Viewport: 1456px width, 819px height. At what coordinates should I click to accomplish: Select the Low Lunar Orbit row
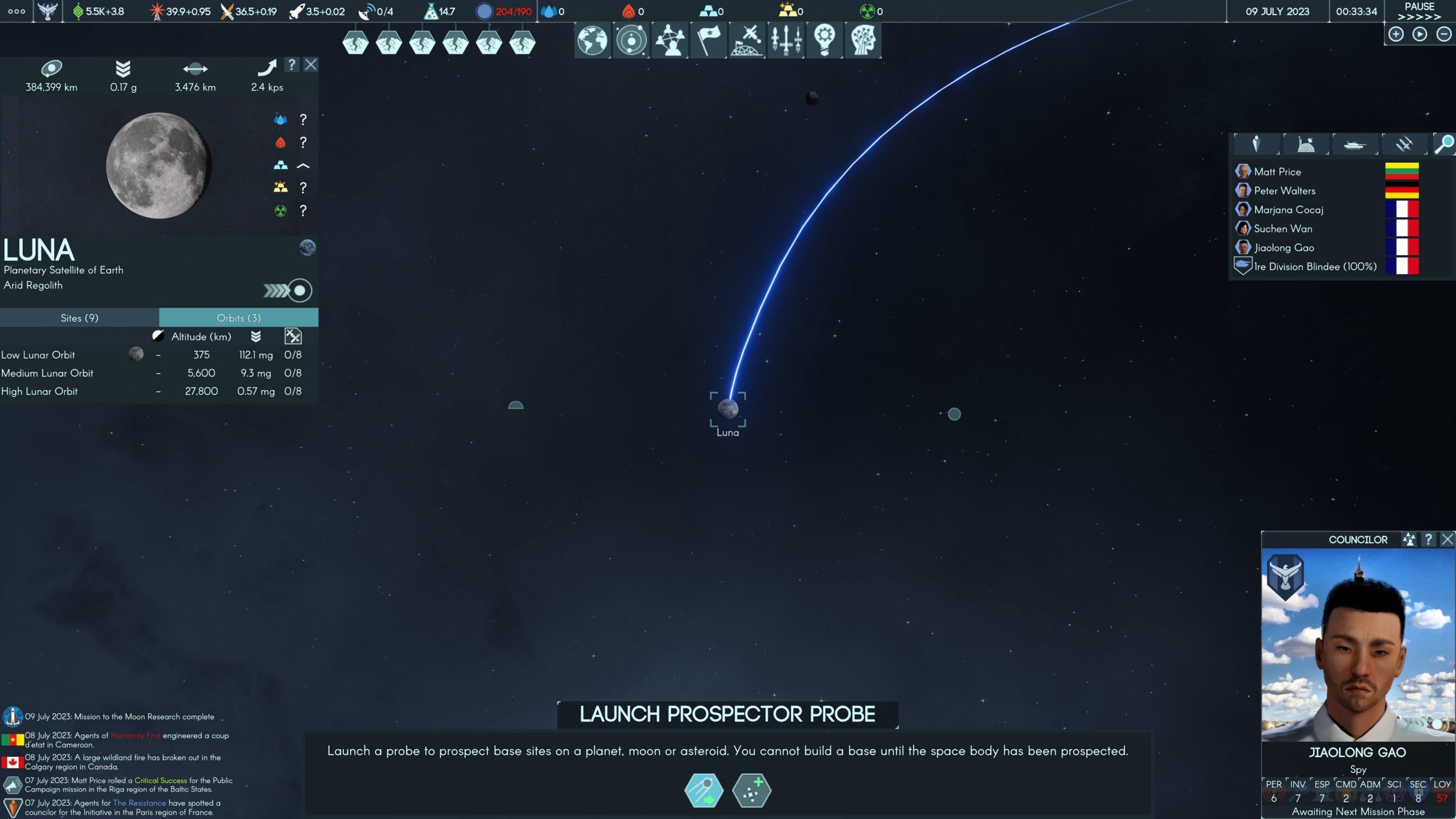[x=38, y=355]
